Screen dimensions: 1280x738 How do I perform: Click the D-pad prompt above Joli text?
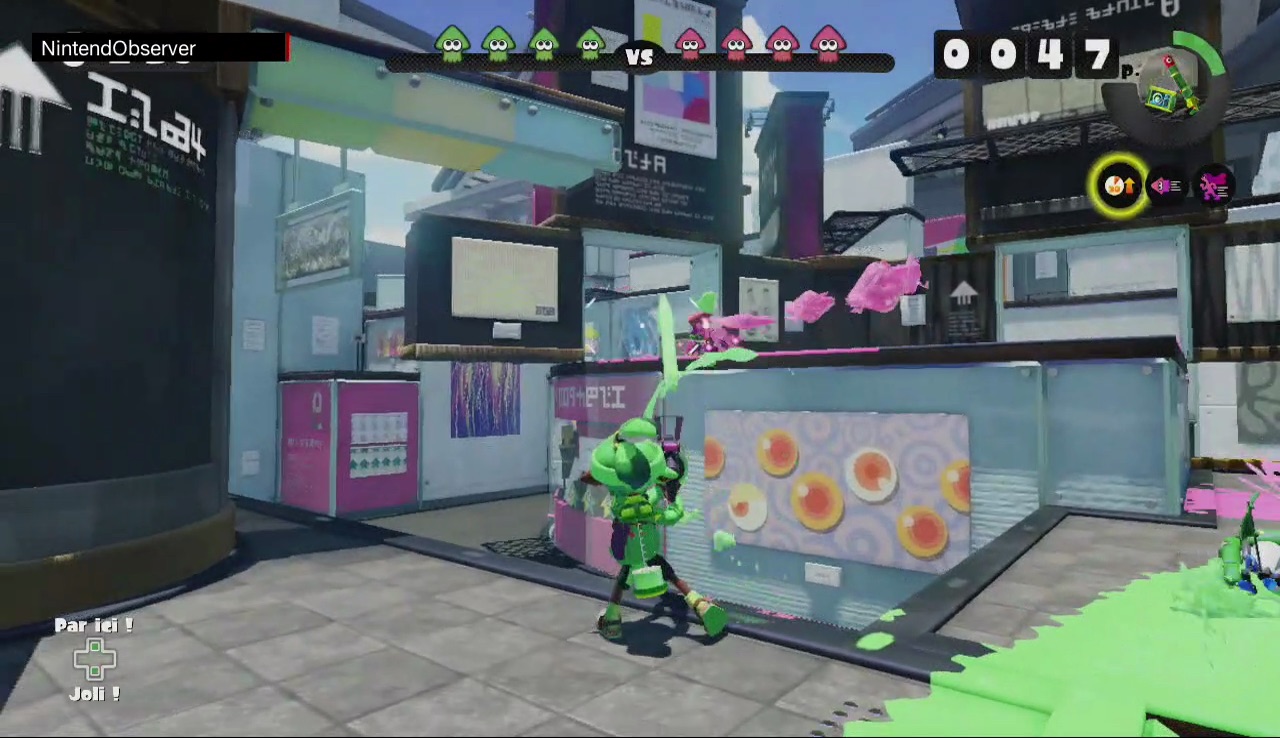tap(95, 659)
